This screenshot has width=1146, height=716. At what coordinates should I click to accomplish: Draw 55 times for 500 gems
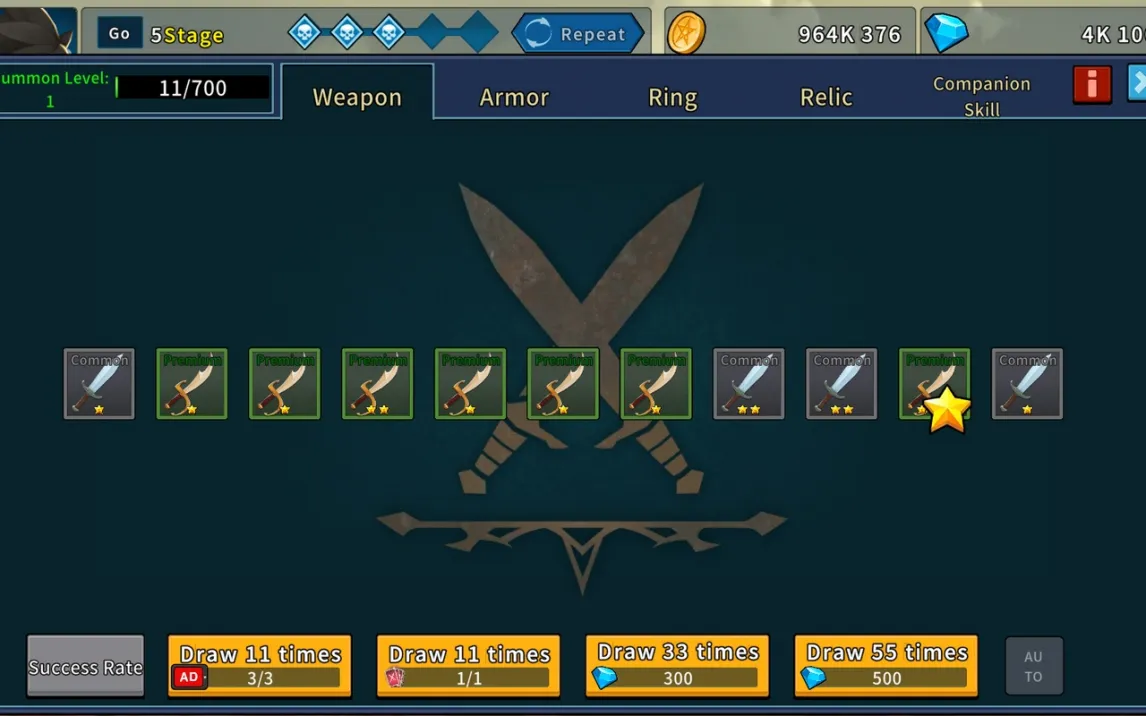coord(886,665)
